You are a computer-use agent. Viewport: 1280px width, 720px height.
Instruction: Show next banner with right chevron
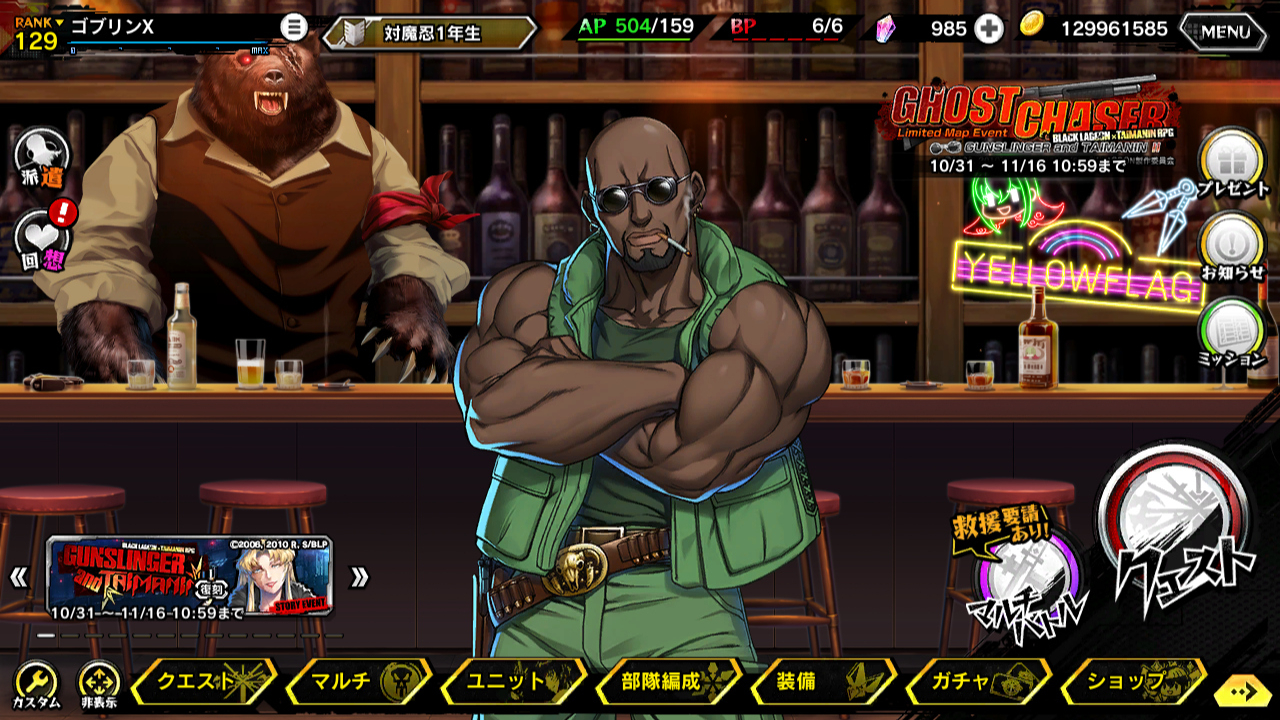(x=359, y=577)
